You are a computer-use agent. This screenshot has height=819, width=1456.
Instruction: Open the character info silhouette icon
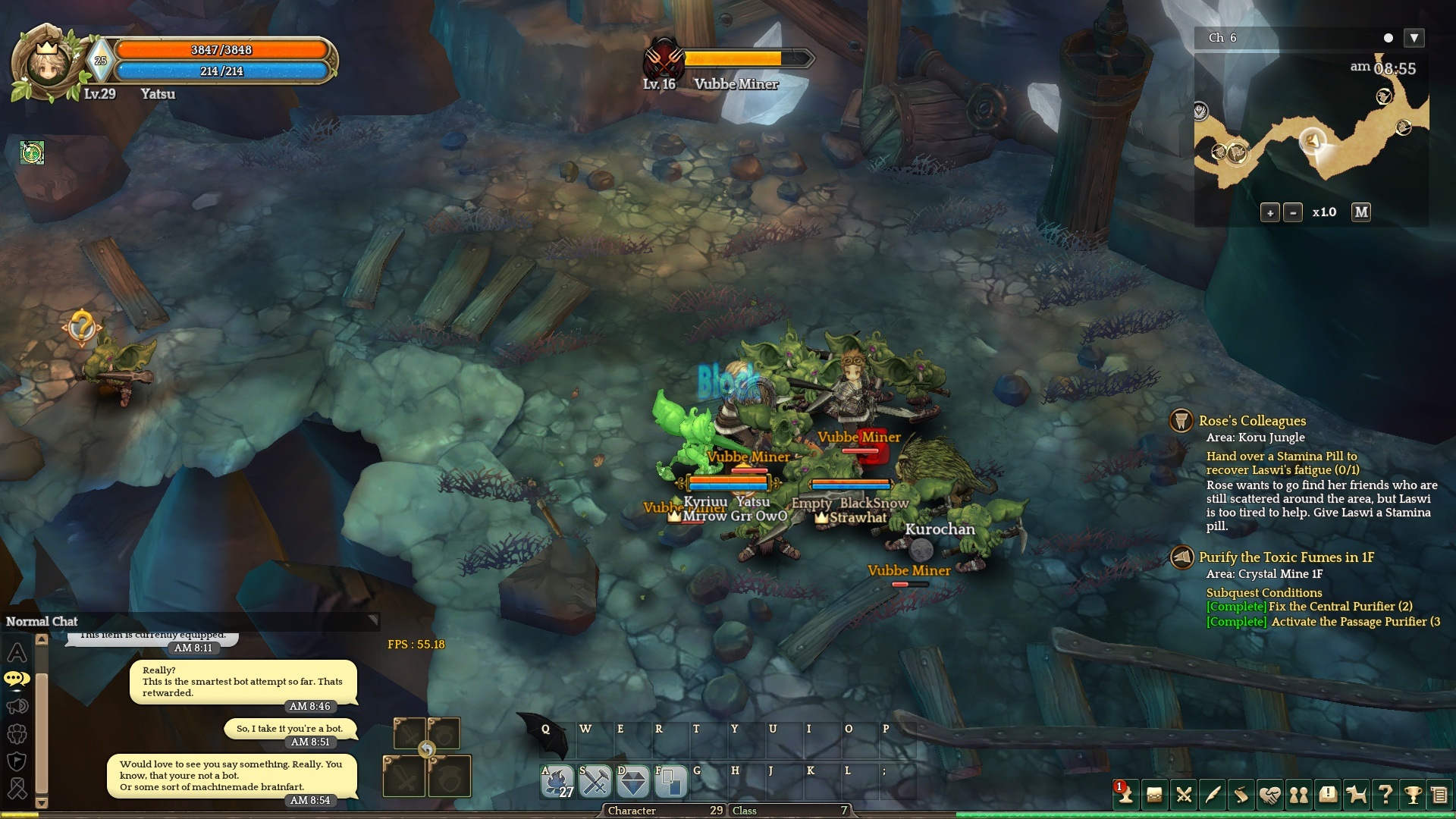pyautogui.click(x=1125, y=794)
